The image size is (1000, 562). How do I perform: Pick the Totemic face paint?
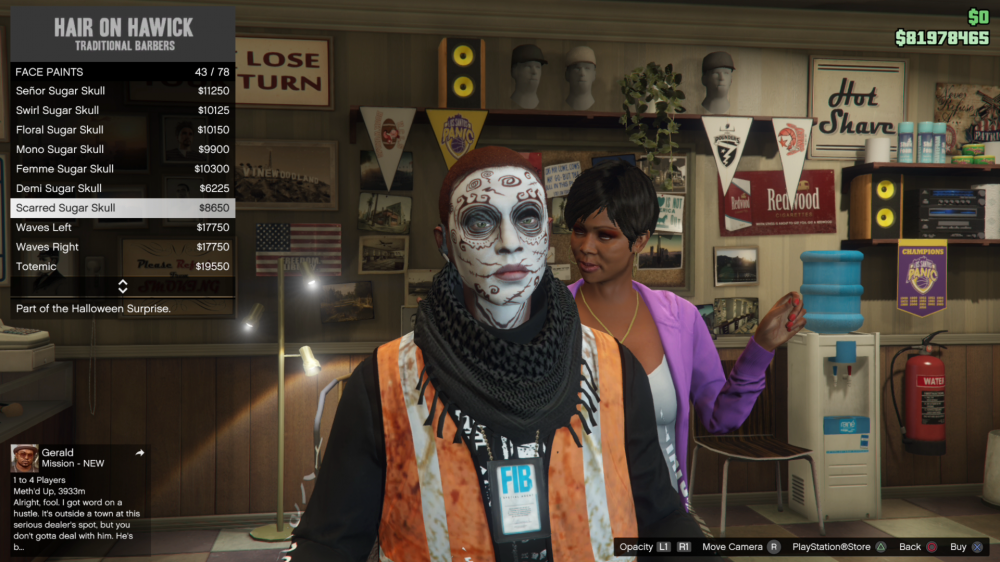(122, 267)
